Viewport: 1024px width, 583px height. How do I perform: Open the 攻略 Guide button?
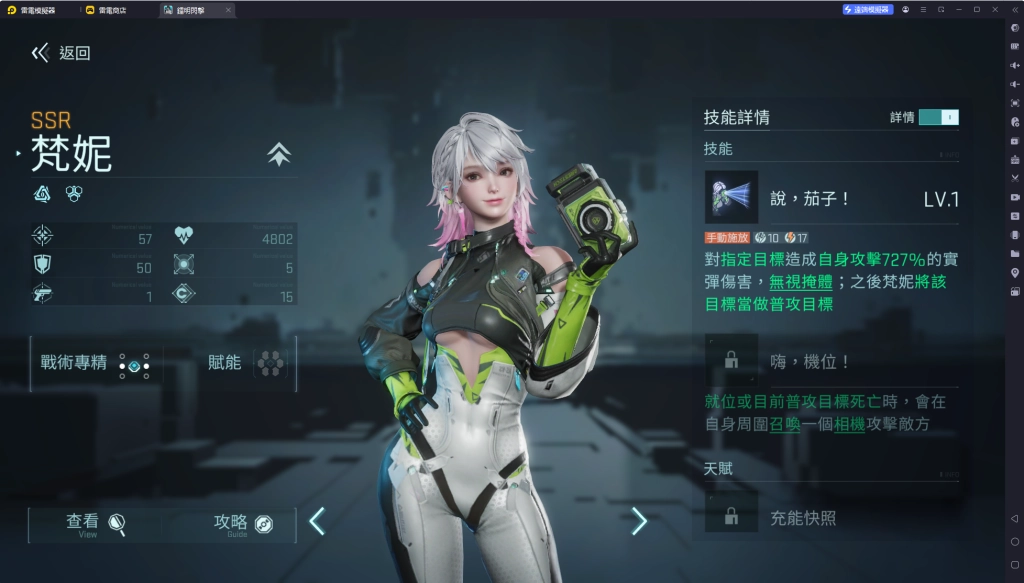243,523
